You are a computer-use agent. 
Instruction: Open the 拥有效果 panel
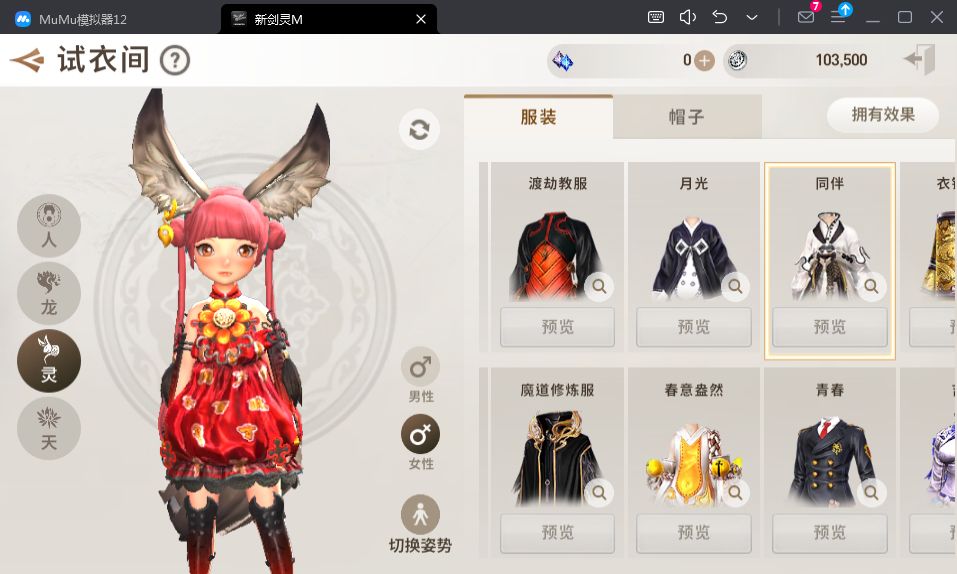point(883,115)
